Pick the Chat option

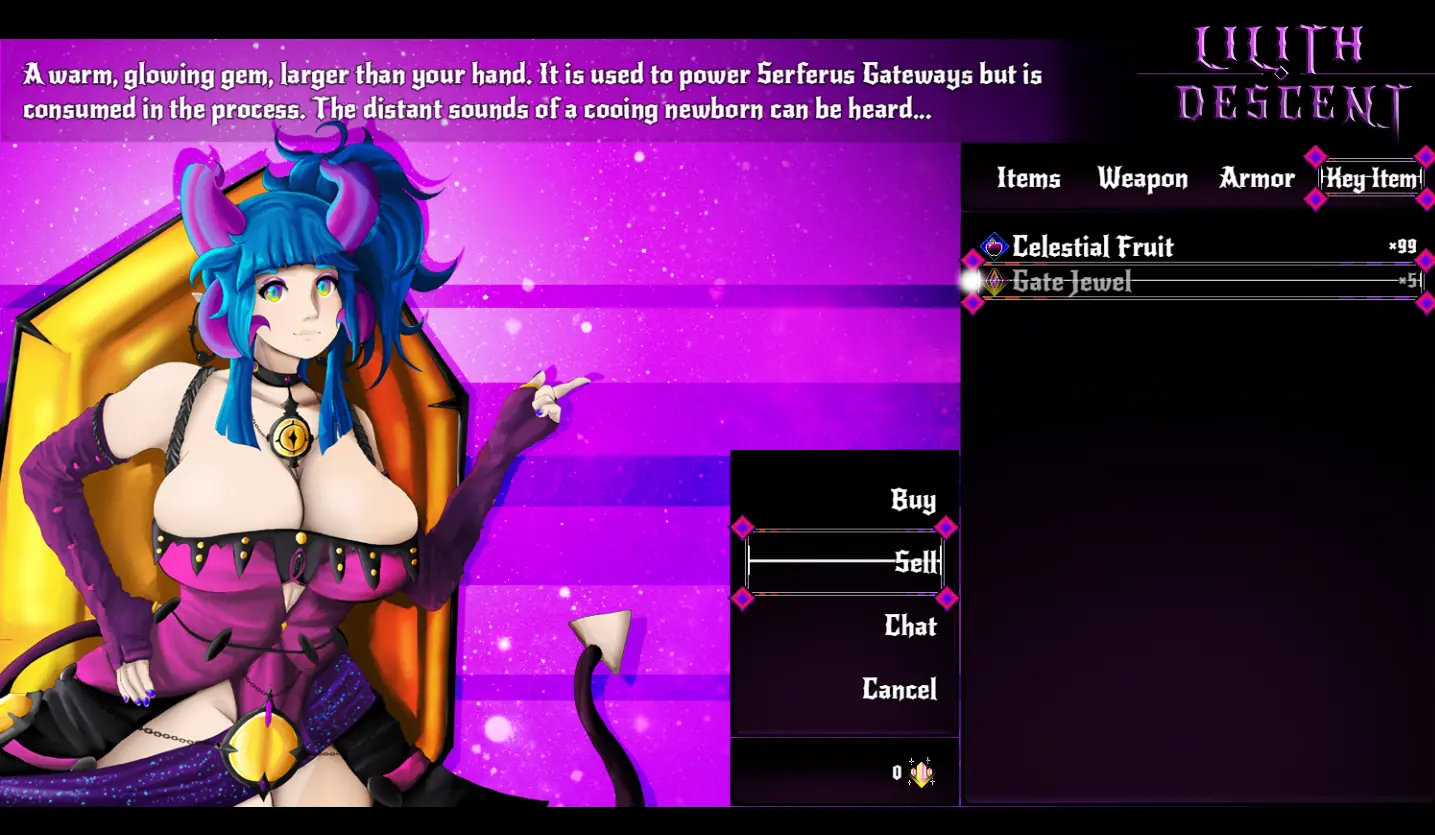(x=910, y=626)
